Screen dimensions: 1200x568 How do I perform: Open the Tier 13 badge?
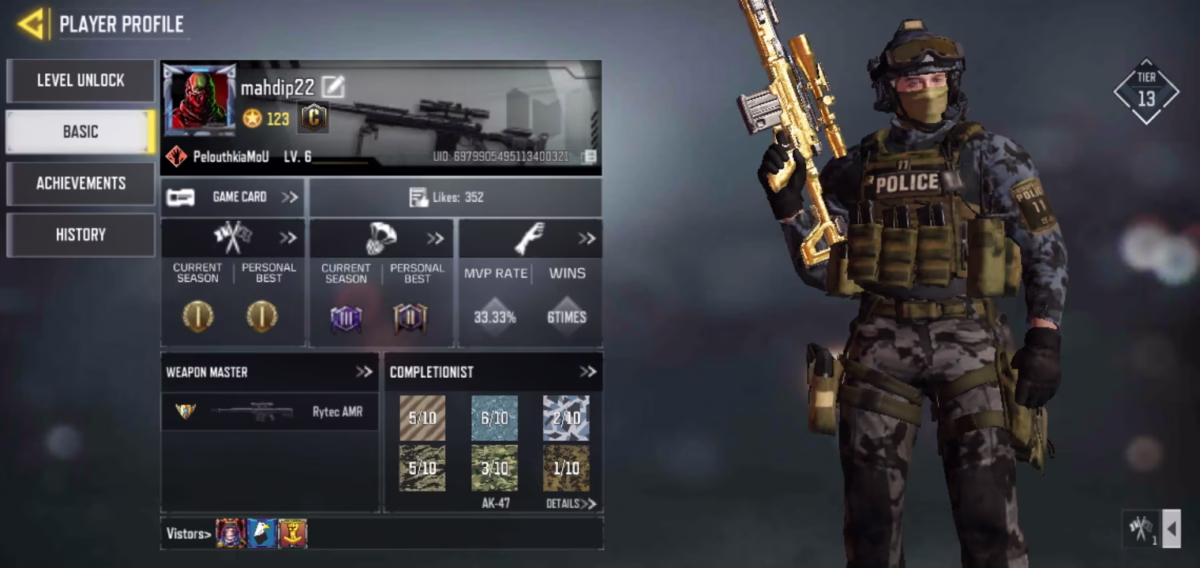1146,91
